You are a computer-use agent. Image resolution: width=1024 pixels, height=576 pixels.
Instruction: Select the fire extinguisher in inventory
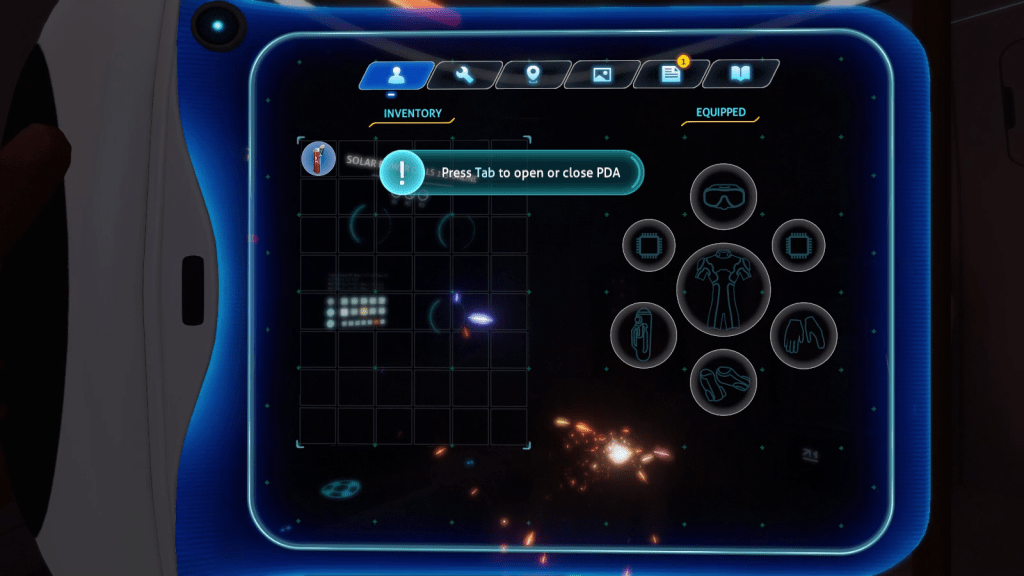[318, 159]
